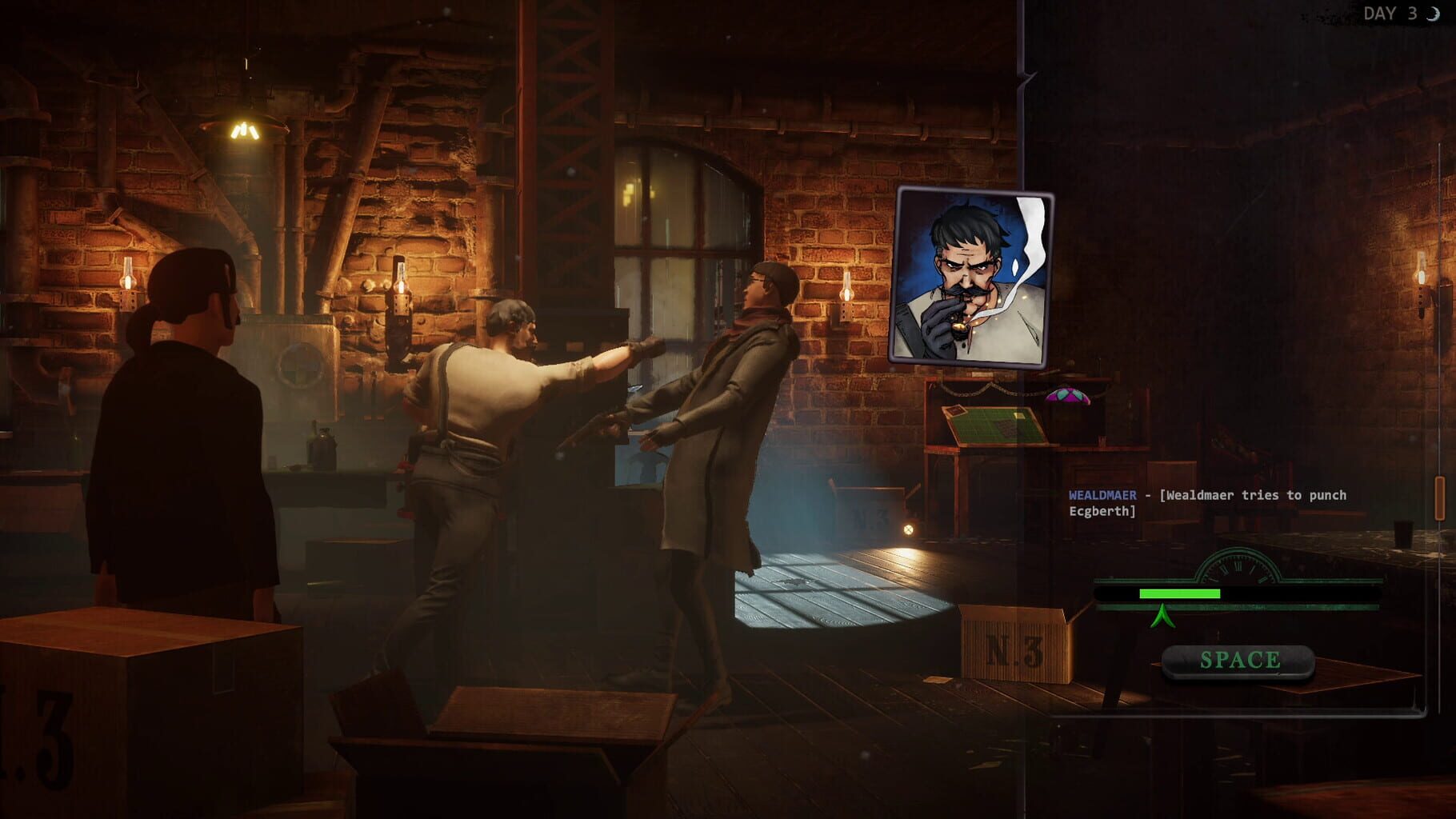Viewport: 1456px width, 819px height.
Task: Click the blue WEALDMAER name label
Action: tap(1104, 496)
